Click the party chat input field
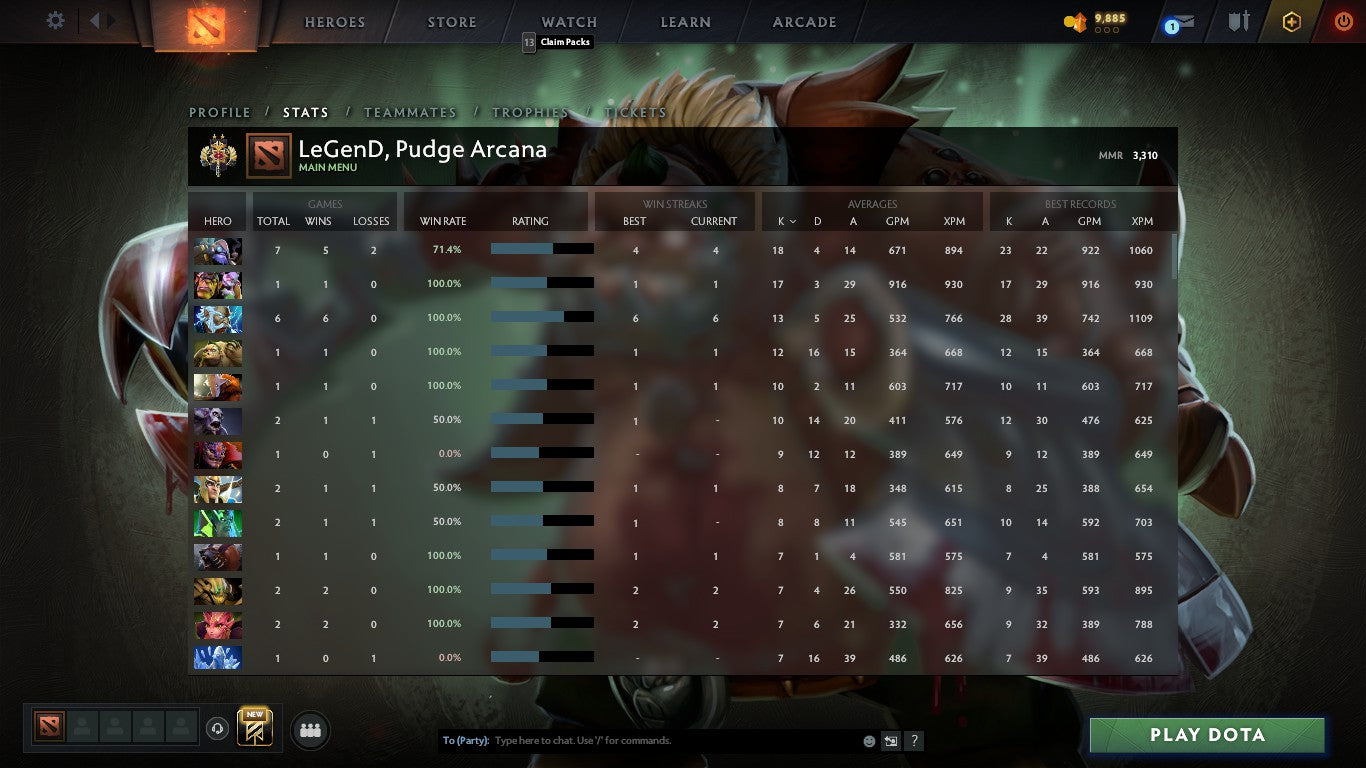1366x768 pixels. 650,740
